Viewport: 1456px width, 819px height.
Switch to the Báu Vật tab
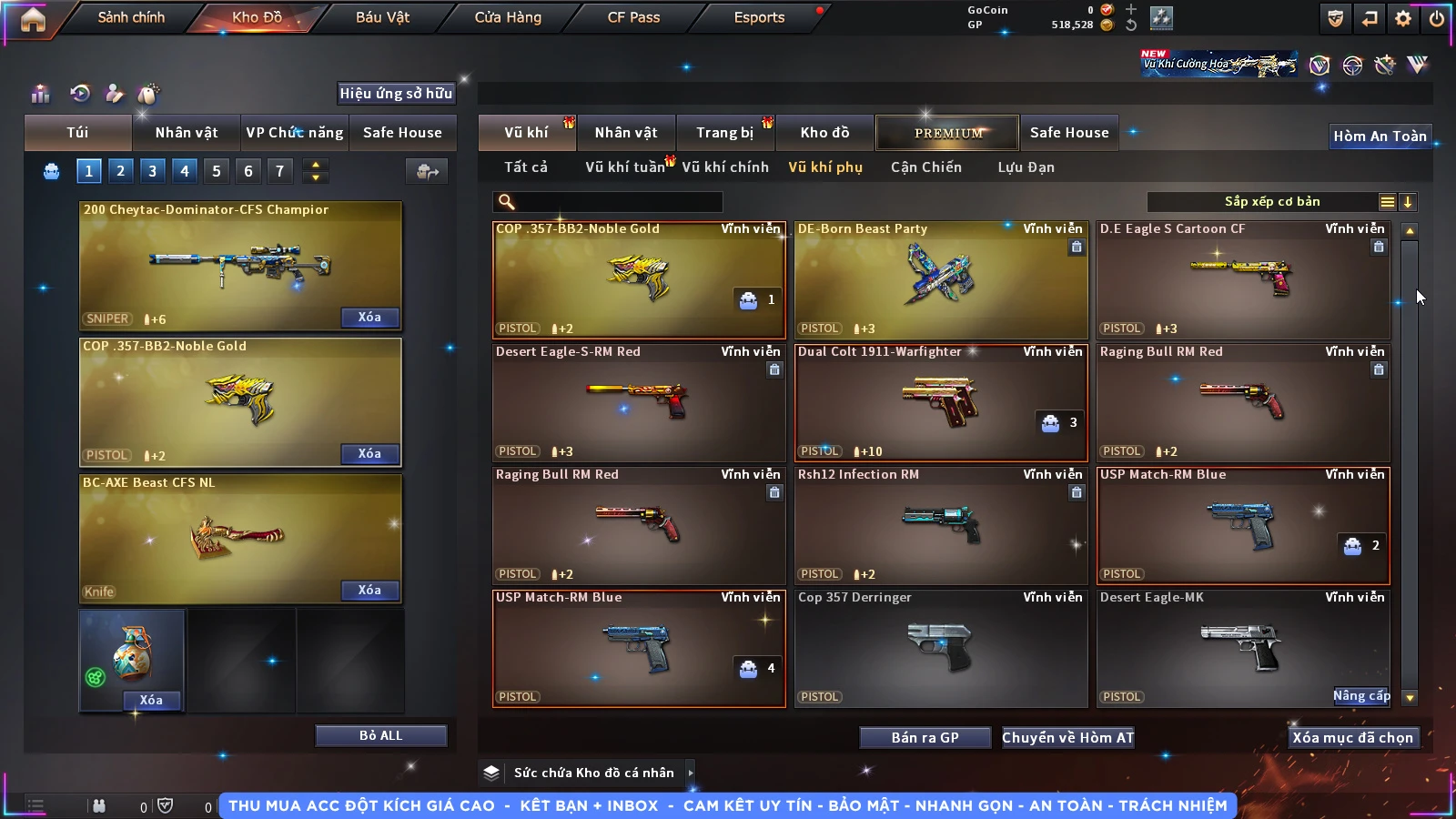(382, 17)
